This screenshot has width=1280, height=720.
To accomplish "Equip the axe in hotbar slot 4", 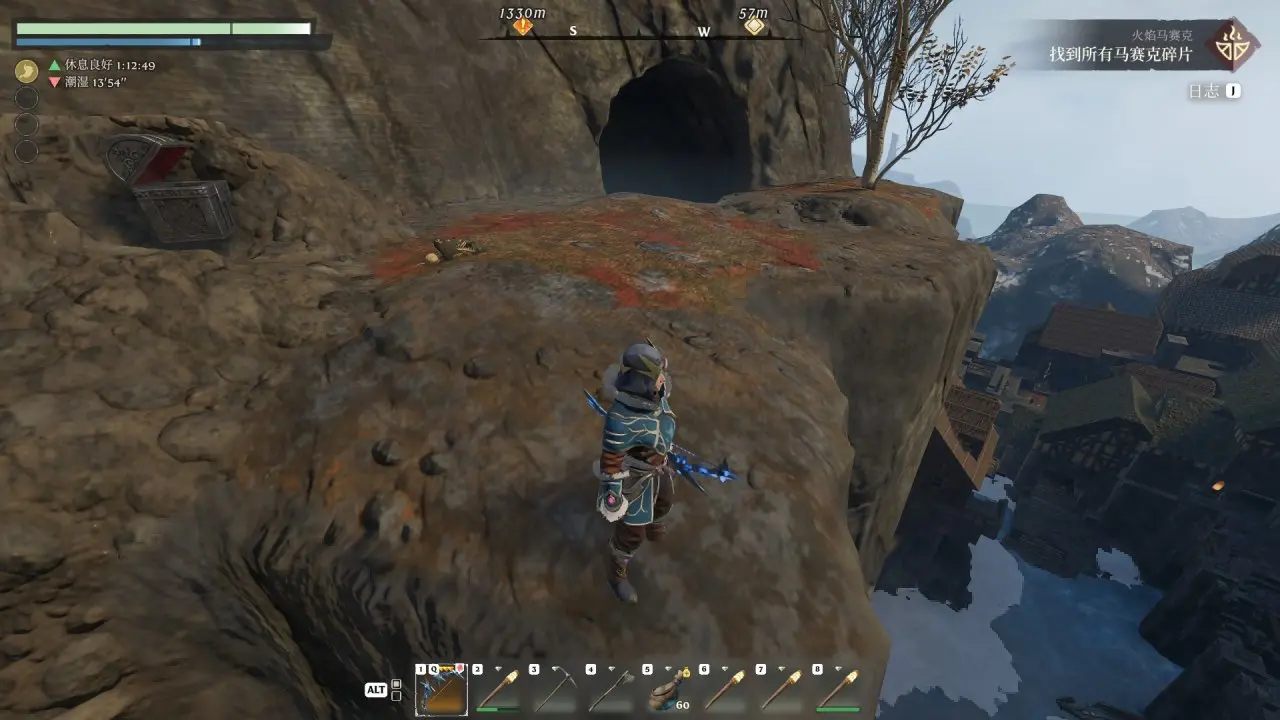I will pyautogui.click(x=611, y=690).
